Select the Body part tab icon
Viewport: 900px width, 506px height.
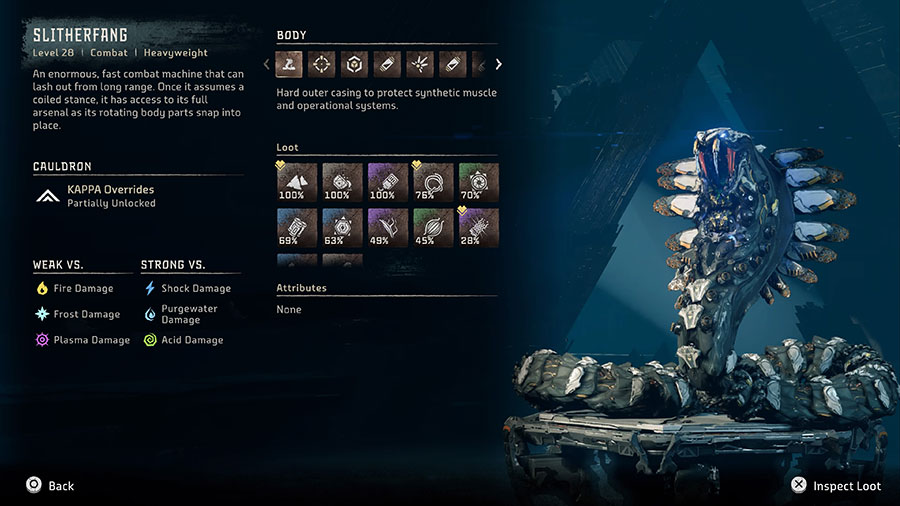click(291, 65)
